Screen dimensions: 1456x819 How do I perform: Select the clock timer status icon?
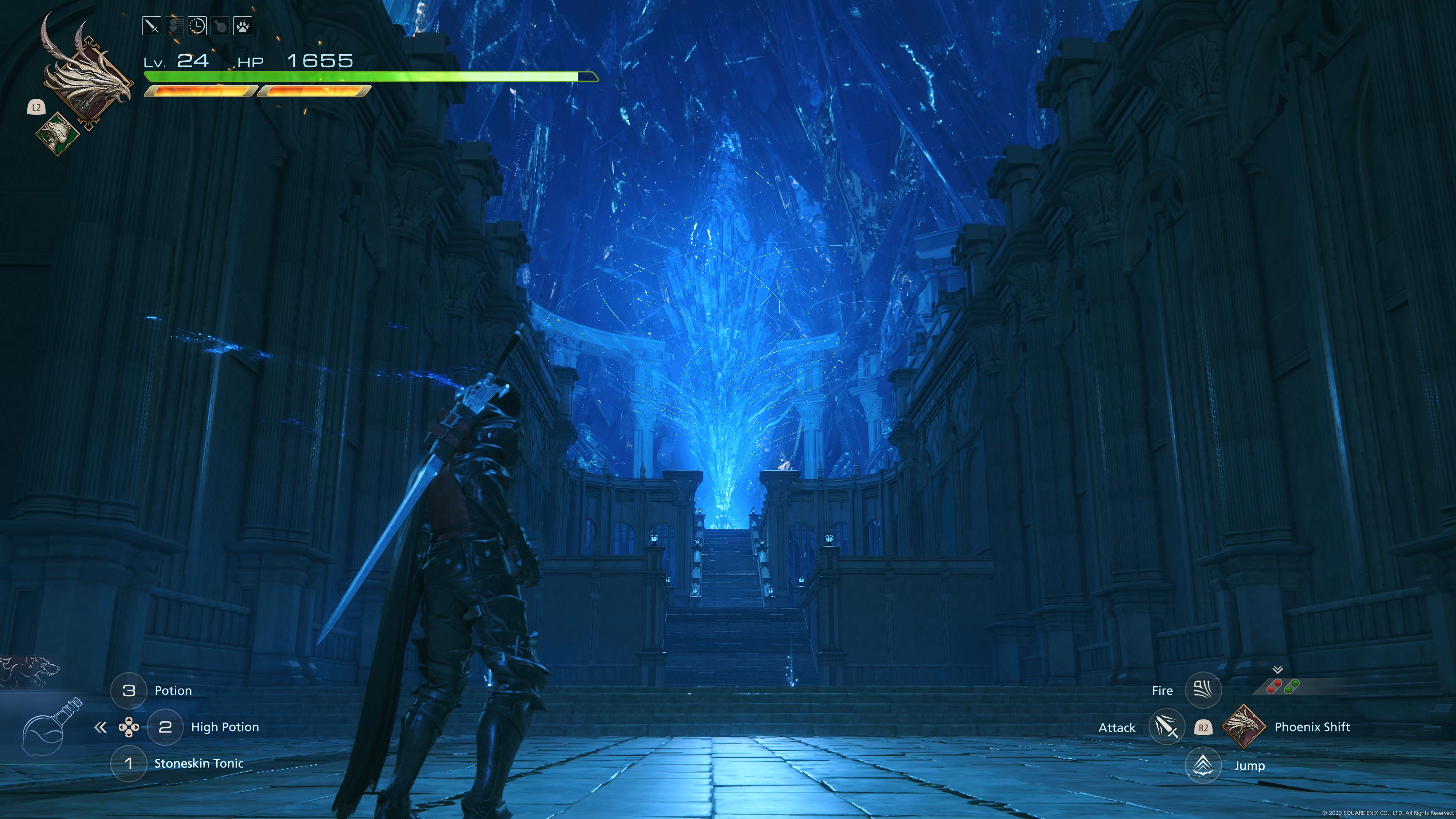coord(197,26)
